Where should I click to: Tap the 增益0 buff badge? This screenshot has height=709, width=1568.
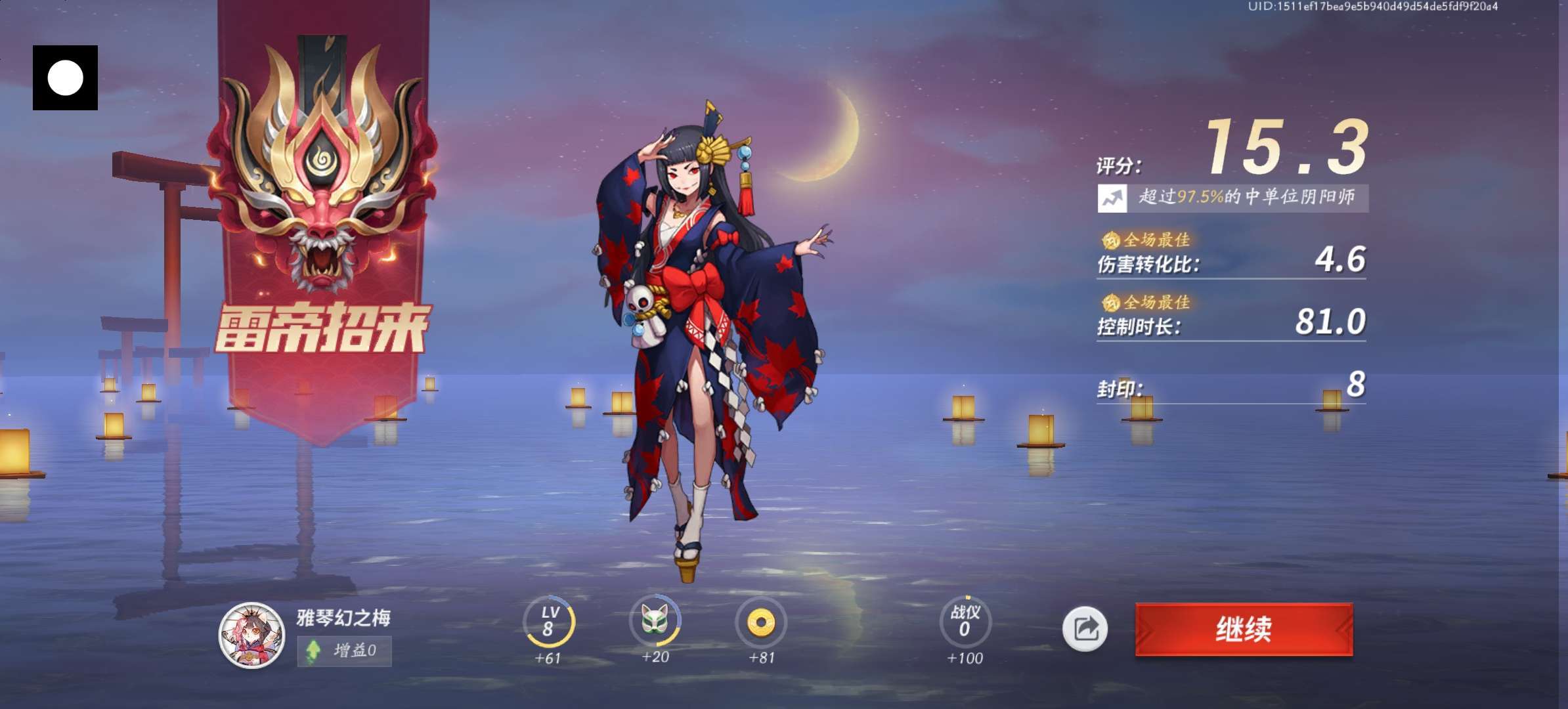[344, 651]
